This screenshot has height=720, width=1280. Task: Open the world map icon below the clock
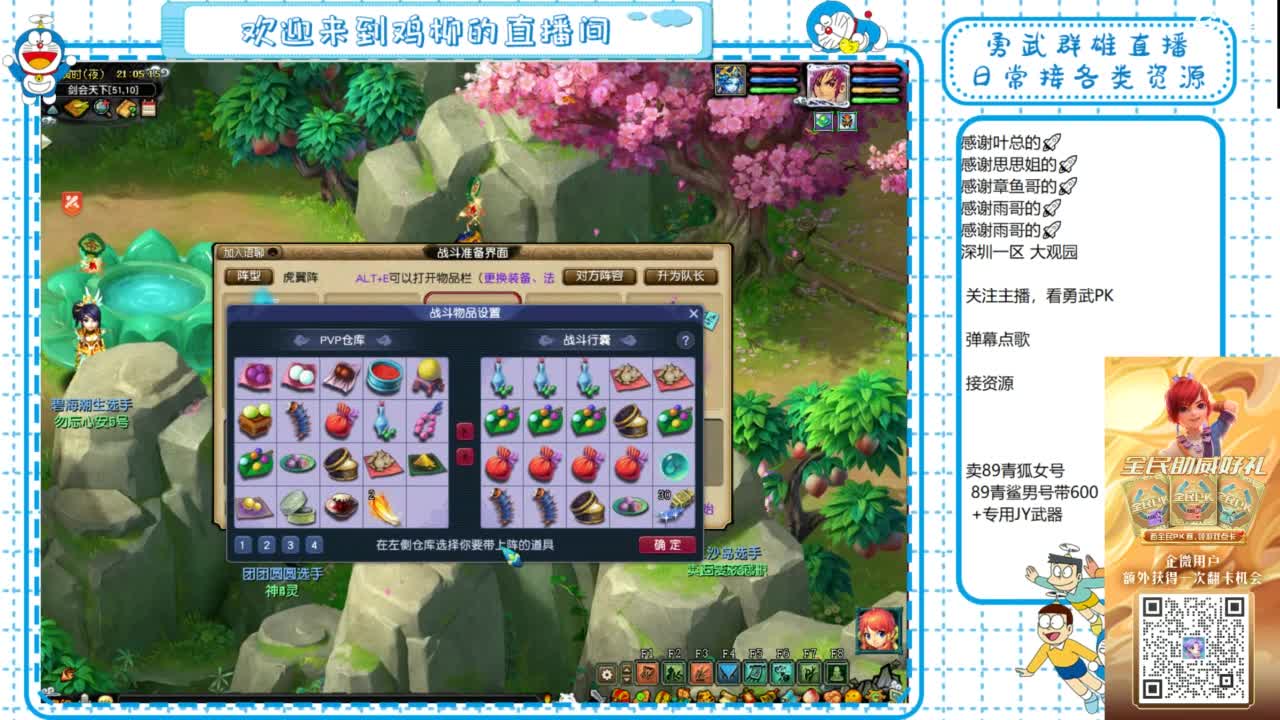point(76,107)
